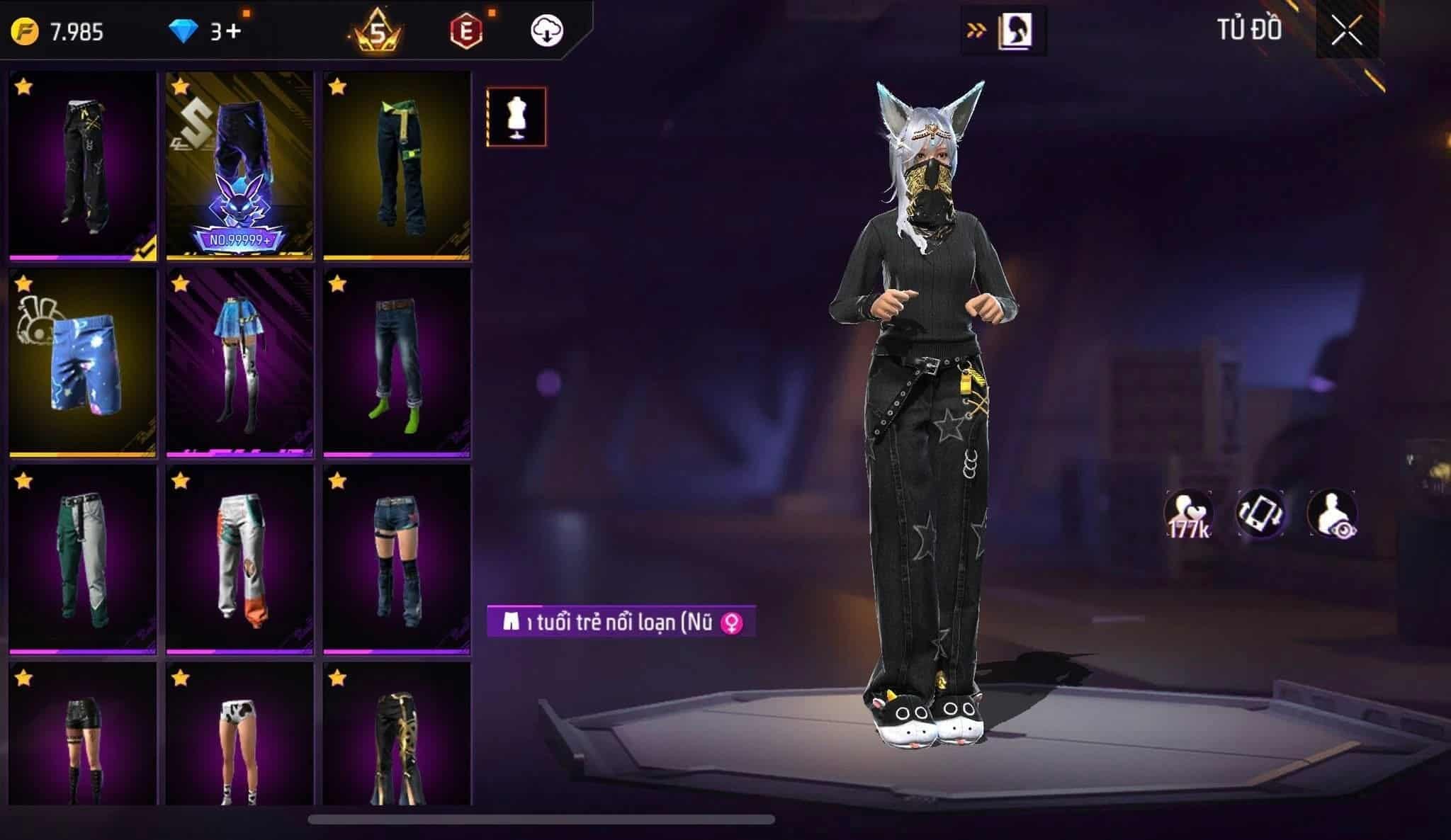
Task: Close the wardrobe with the X button
Action: [x=1346, y=31]
